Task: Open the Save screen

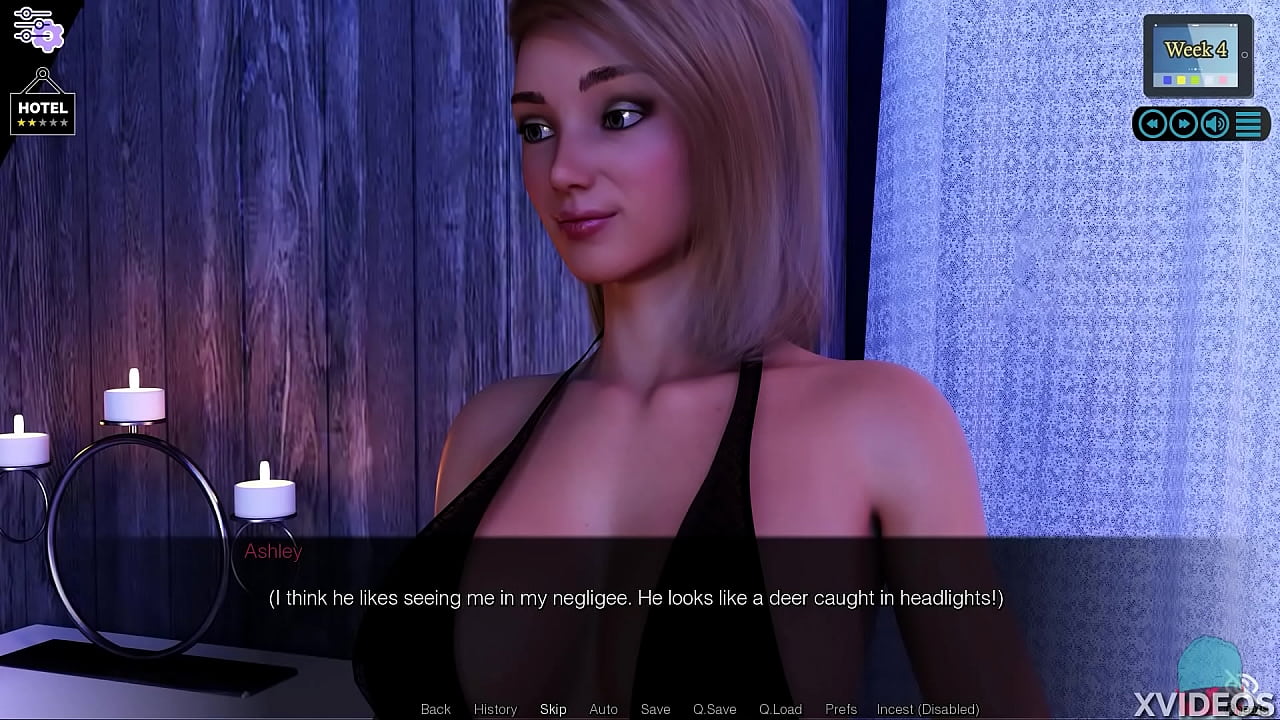Action: click(x=655, y=708)
